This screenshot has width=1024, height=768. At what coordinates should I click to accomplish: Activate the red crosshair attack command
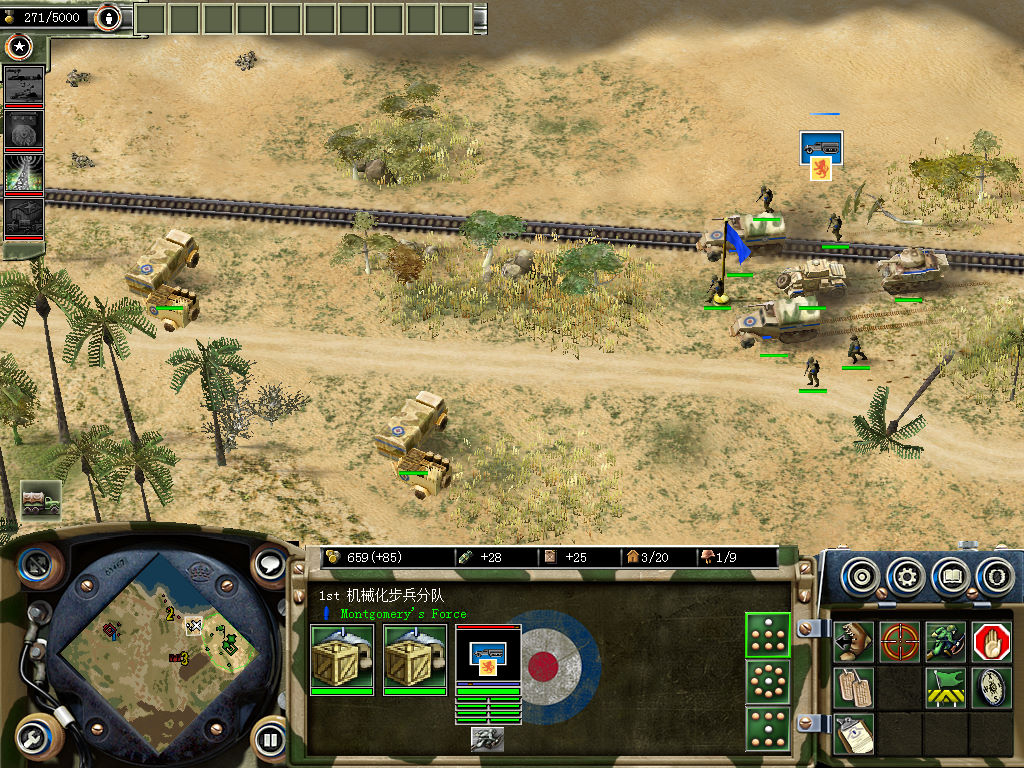[x=900, y=641]
